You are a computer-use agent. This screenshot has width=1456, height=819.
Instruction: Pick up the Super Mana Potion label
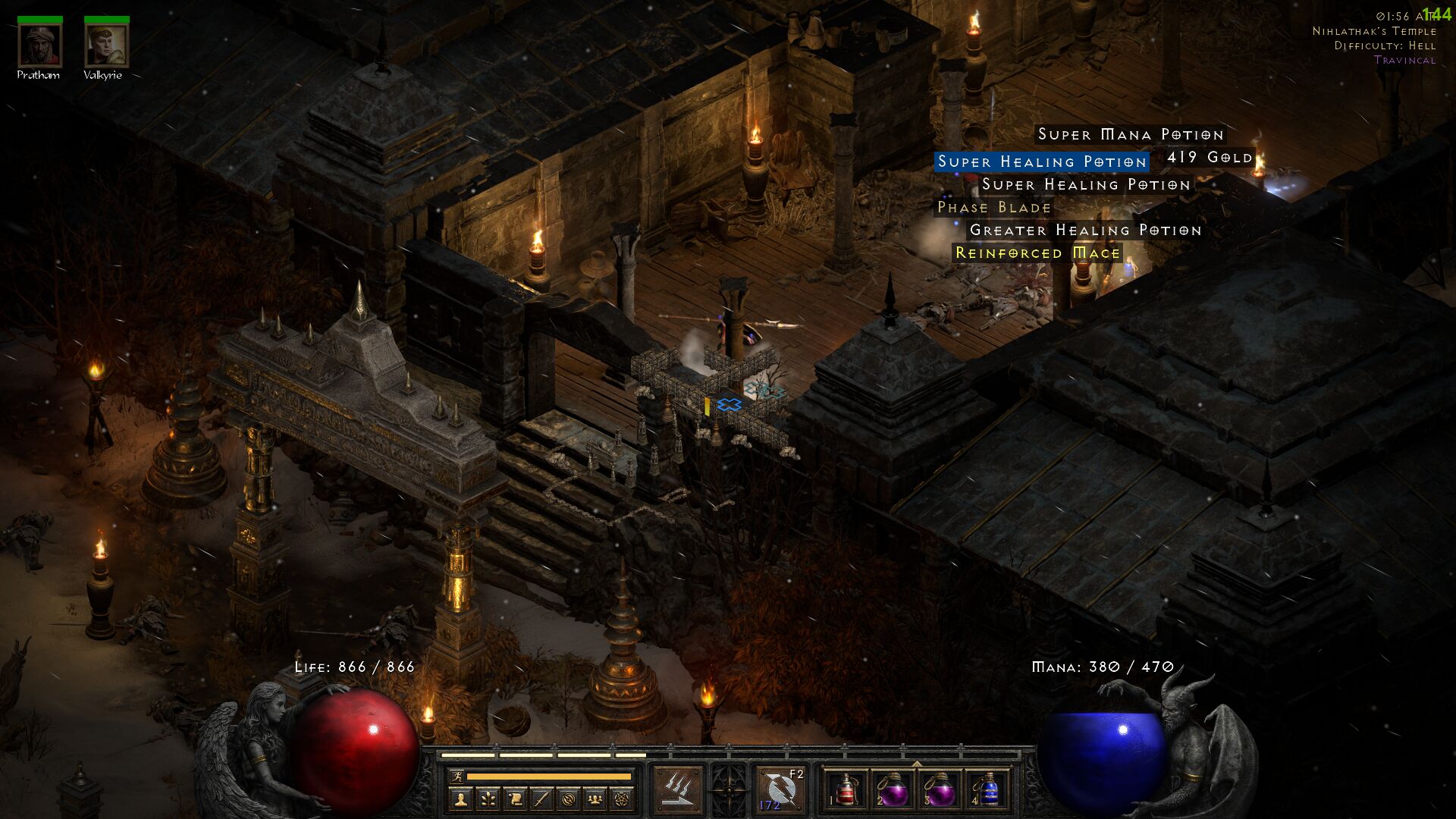click(1130, 134)
